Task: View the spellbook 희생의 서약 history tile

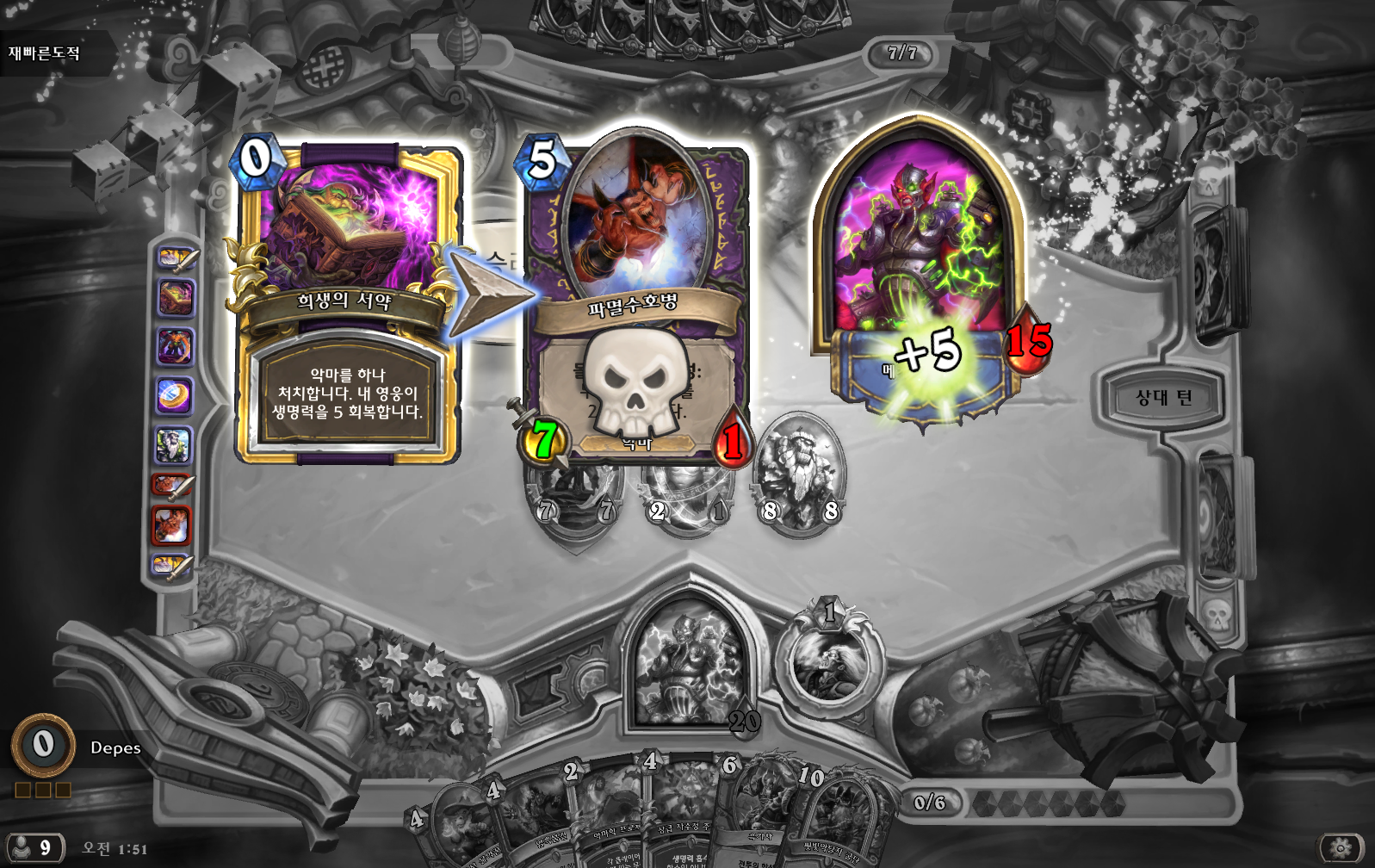Action: click(175, 298)
